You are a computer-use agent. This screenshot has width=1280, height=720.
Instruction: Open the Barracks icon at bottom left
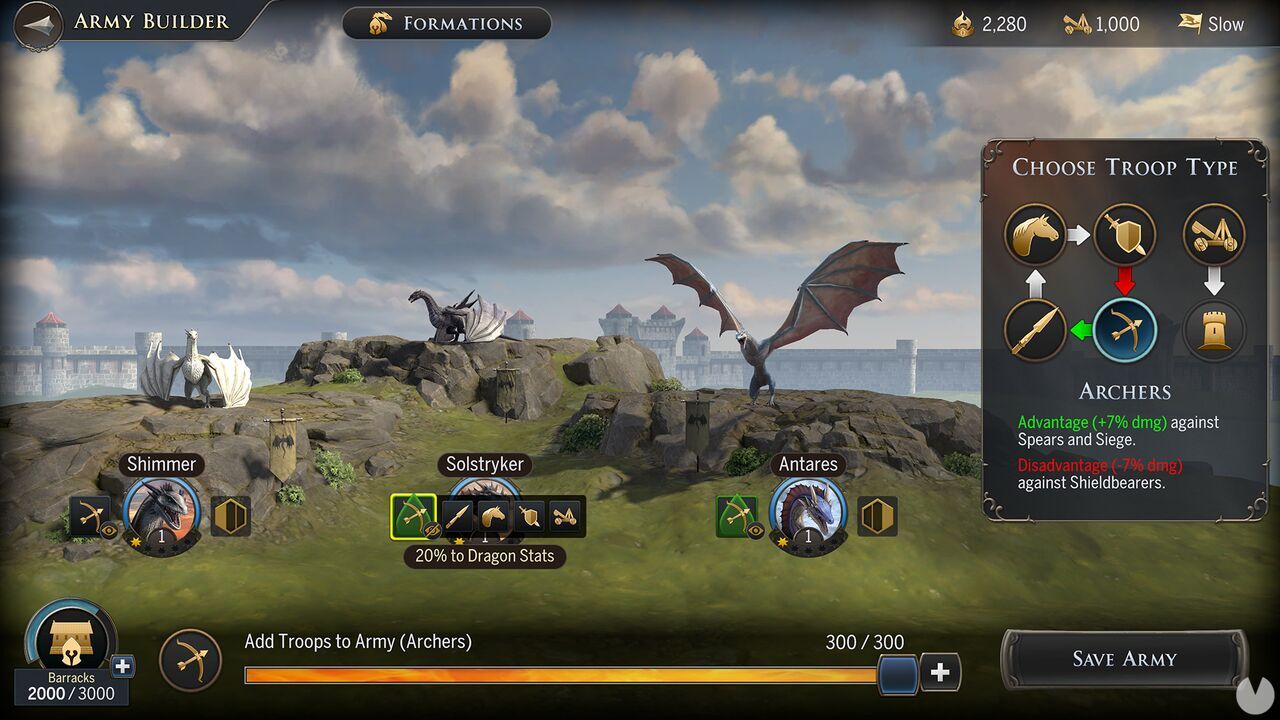tap(70, 640)
